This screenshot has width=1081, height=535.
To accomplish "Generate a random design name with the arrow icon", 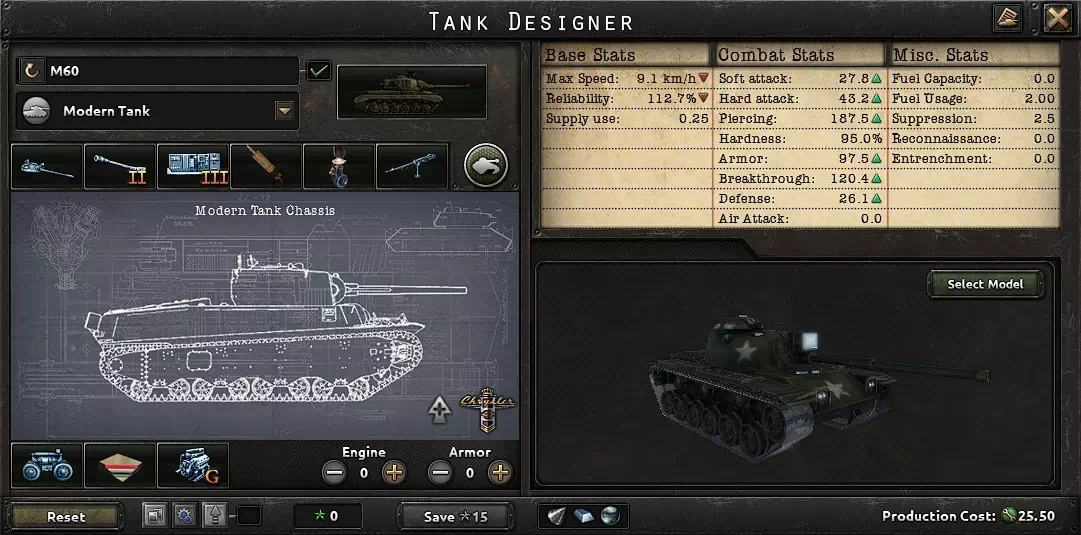I will [x=33, y=71].
